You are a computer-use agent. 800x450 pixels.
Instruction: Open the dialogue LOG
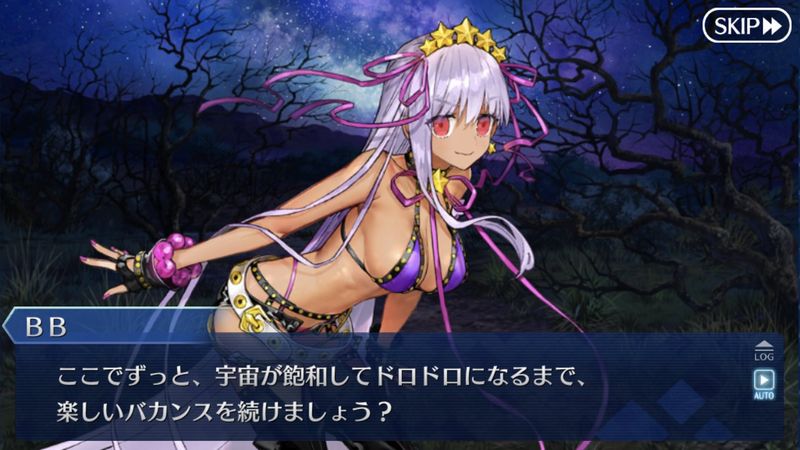point(762,350)
